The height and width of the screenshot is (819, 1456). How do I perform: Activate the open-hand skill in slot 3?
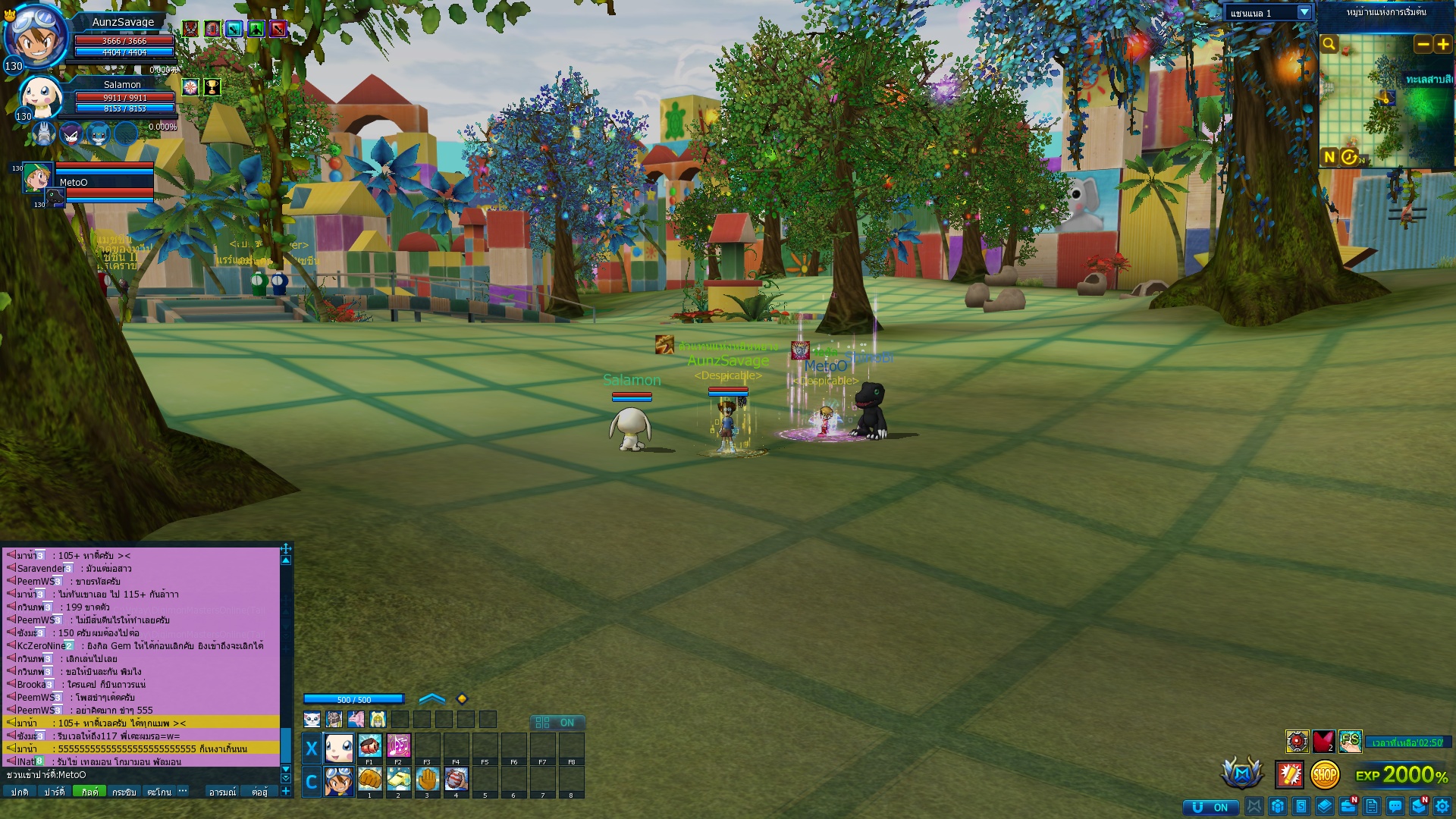pos(427,779)
